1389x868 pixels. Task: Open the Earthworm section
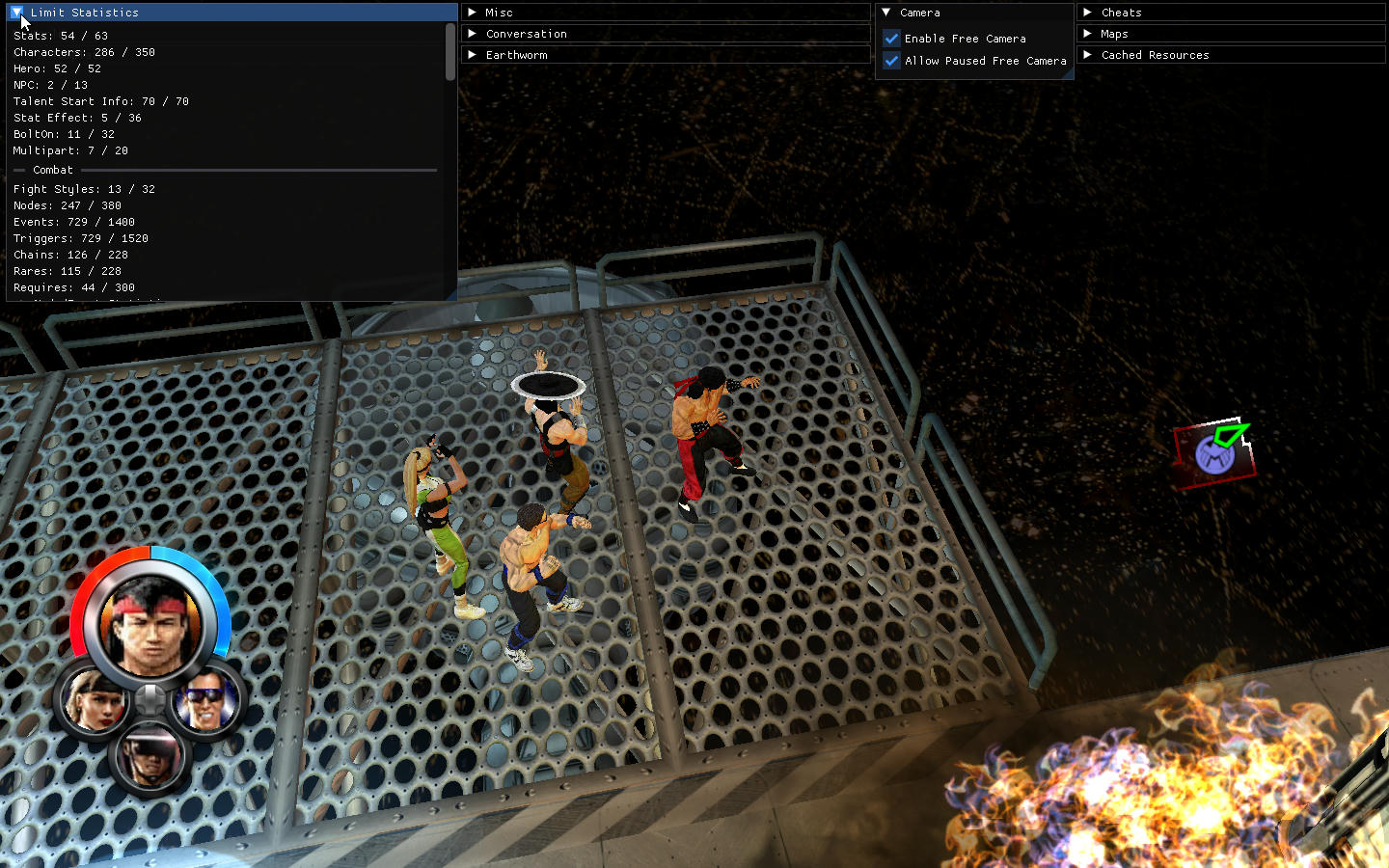click(x=473, y=55)
